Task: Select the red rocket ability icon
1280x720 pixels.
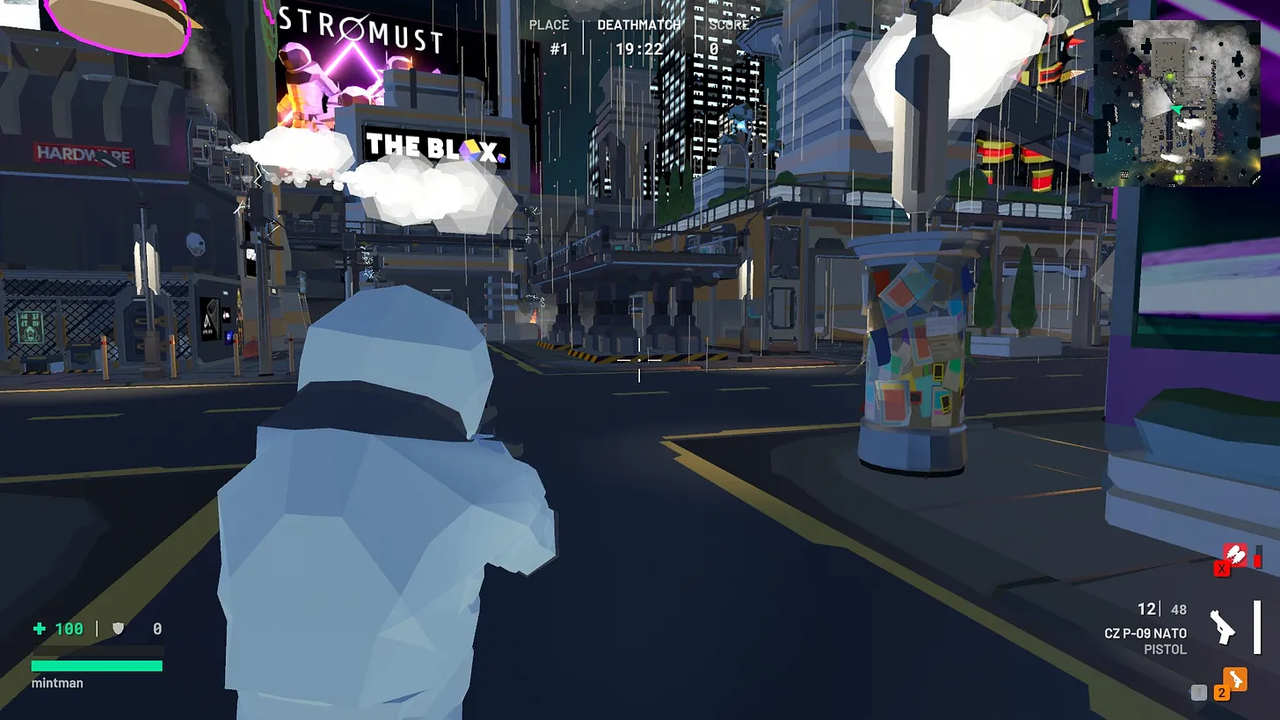Action: click(x=1236, y=555)
